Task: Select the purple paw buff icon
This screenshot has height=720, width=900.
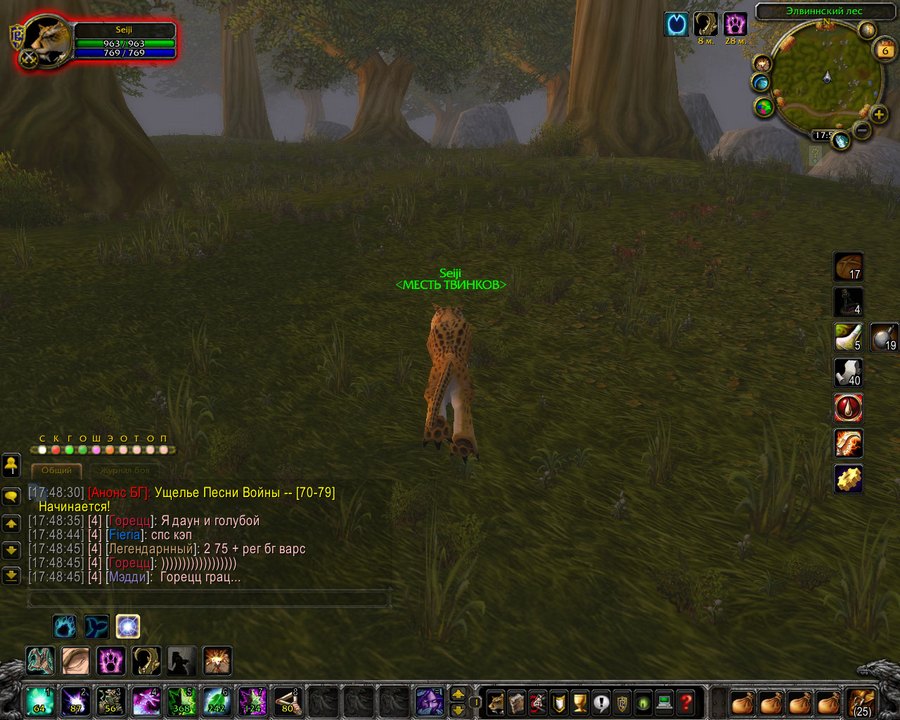Action: point(736,24)
